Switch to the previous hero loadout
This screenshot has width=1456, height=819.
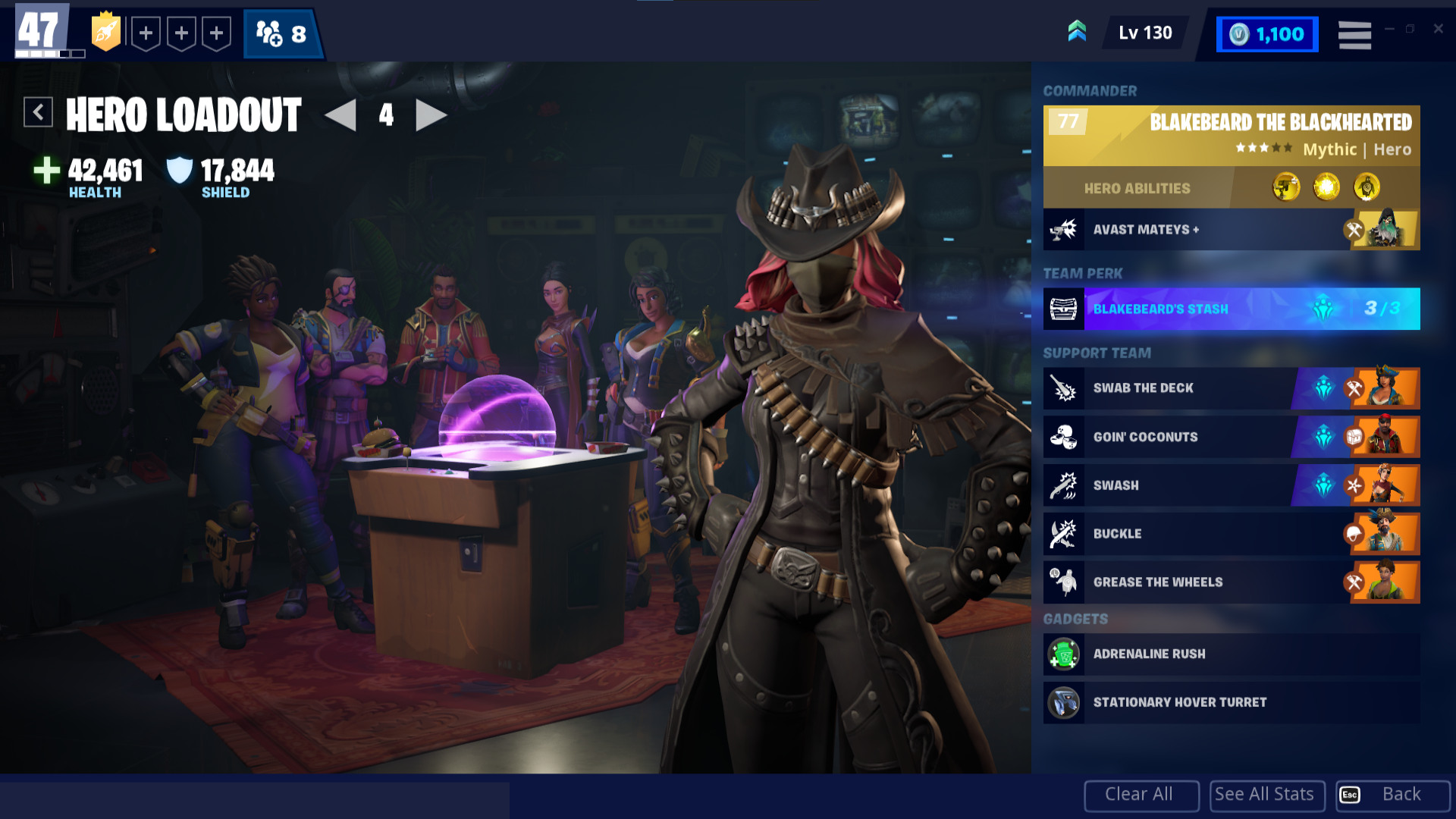(340, 115)
